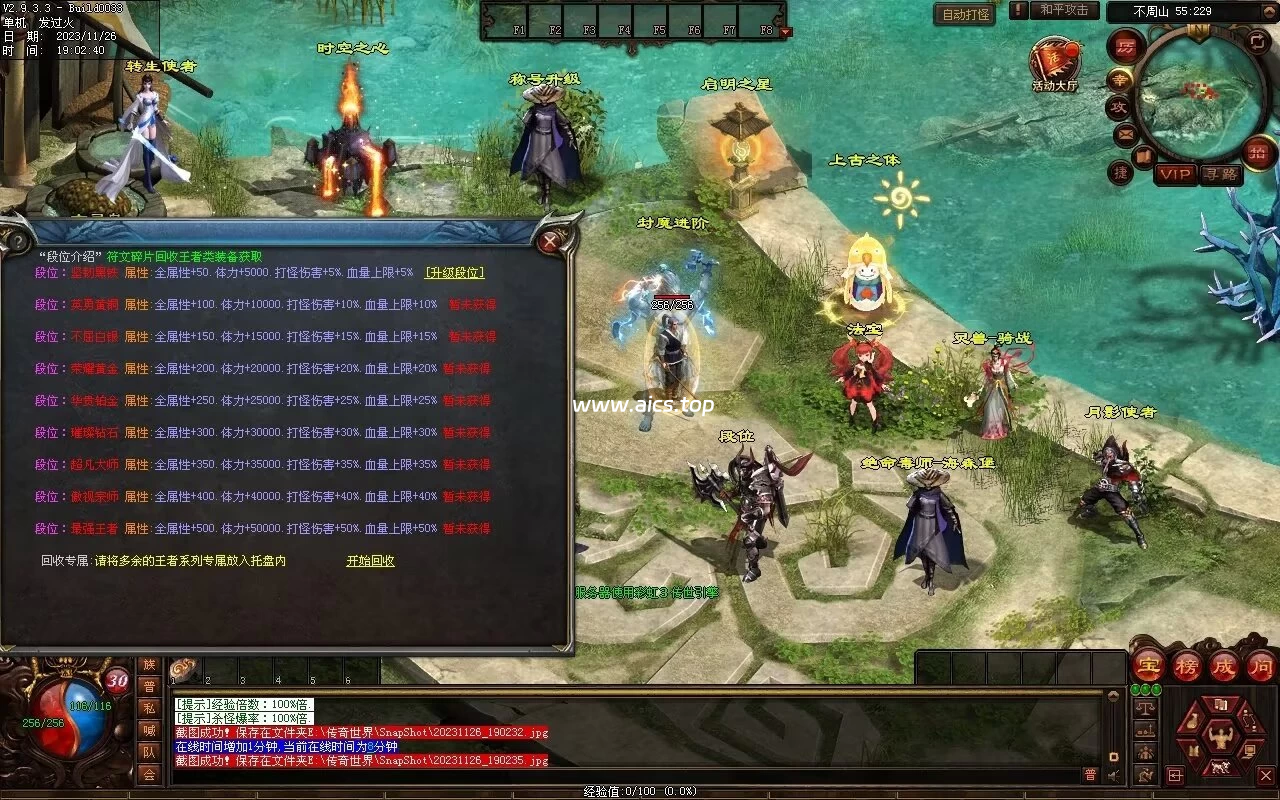Image resolution: width=1280 pixels, height=800 pixels.
Task: Switch chat to the 私 private channel
Action: click(x=149, y=708)
